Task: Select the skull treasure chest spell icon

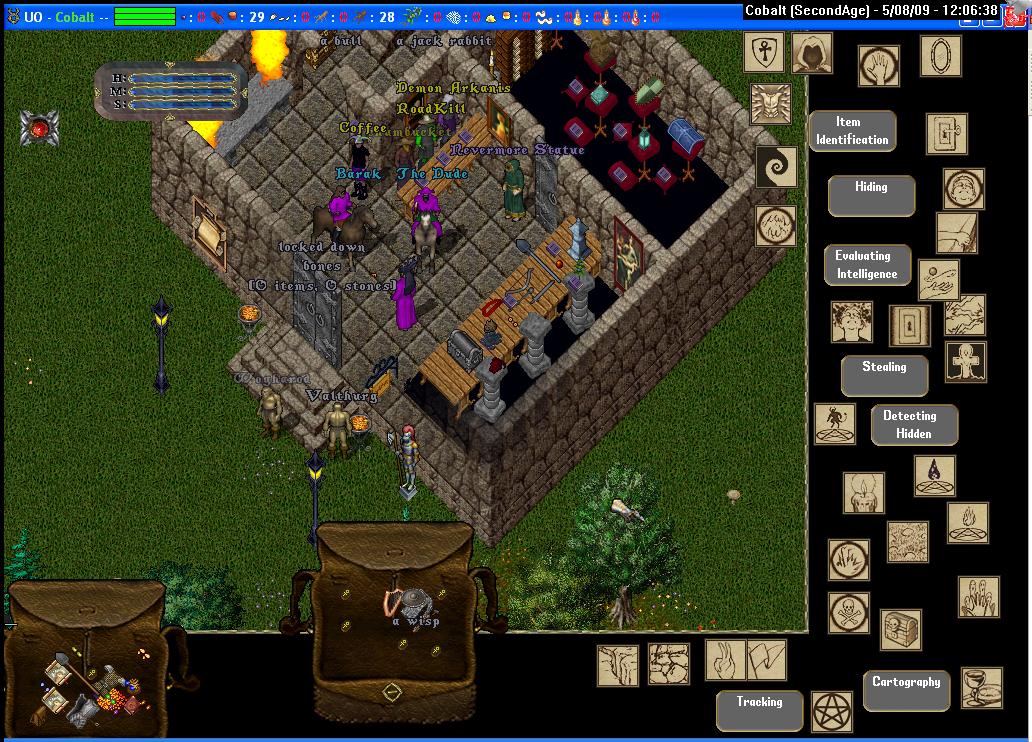Action: (x=900, y=630)
